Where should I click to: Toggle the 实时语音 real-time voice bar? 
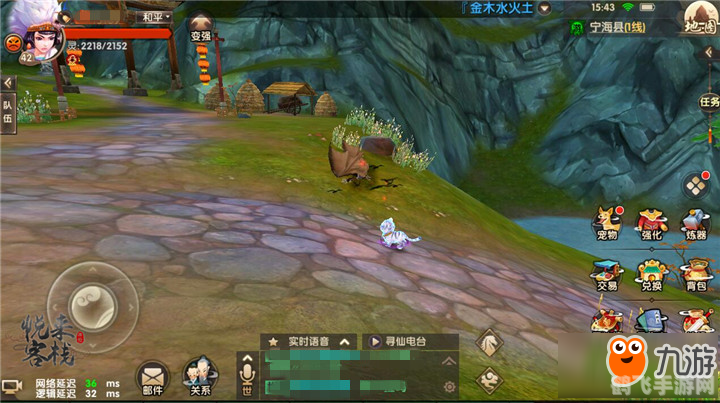coord(308,341)
